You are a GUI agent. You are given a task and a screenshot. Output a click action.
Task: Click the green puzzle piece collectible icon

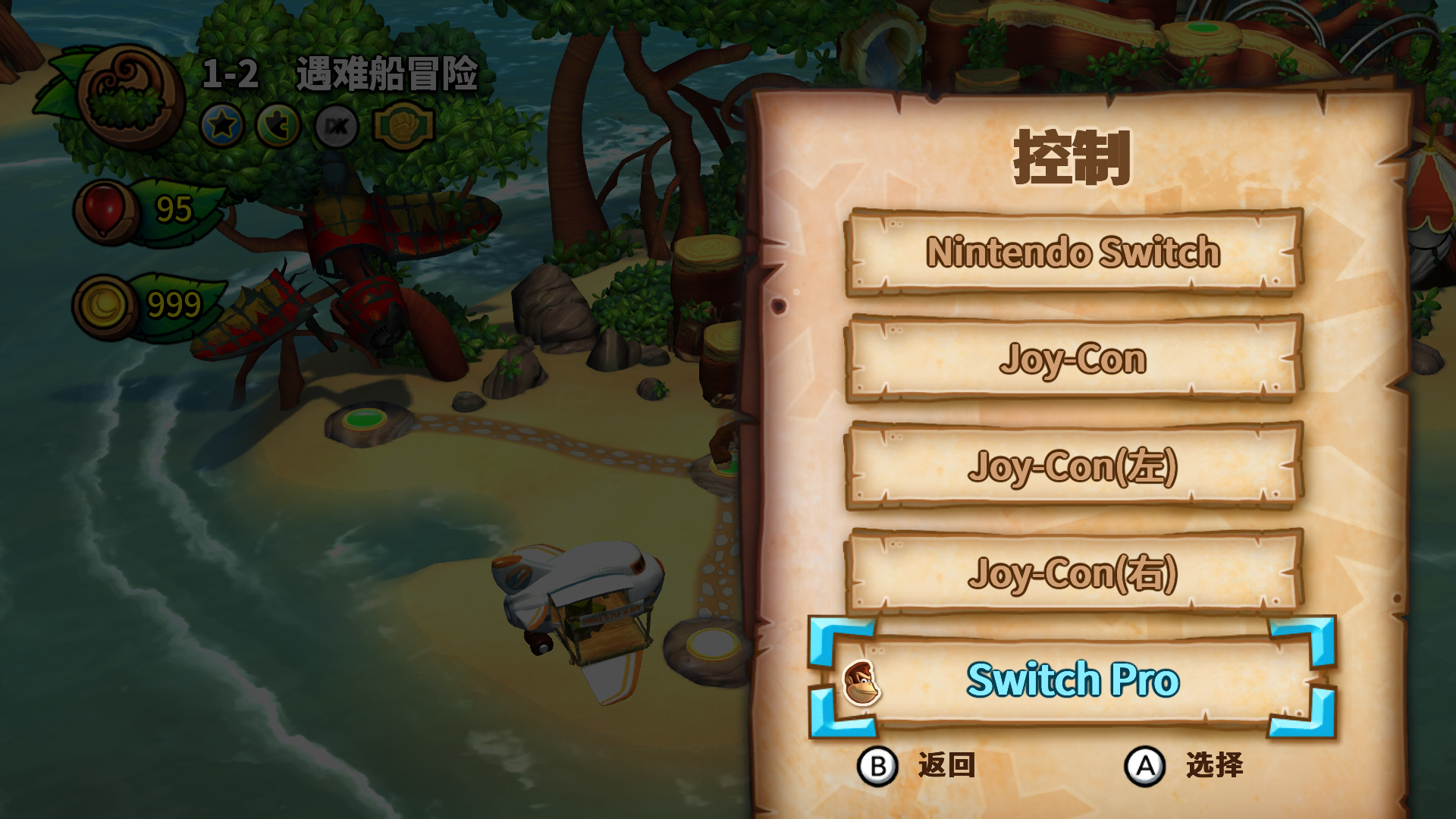(x=279, y=126)
